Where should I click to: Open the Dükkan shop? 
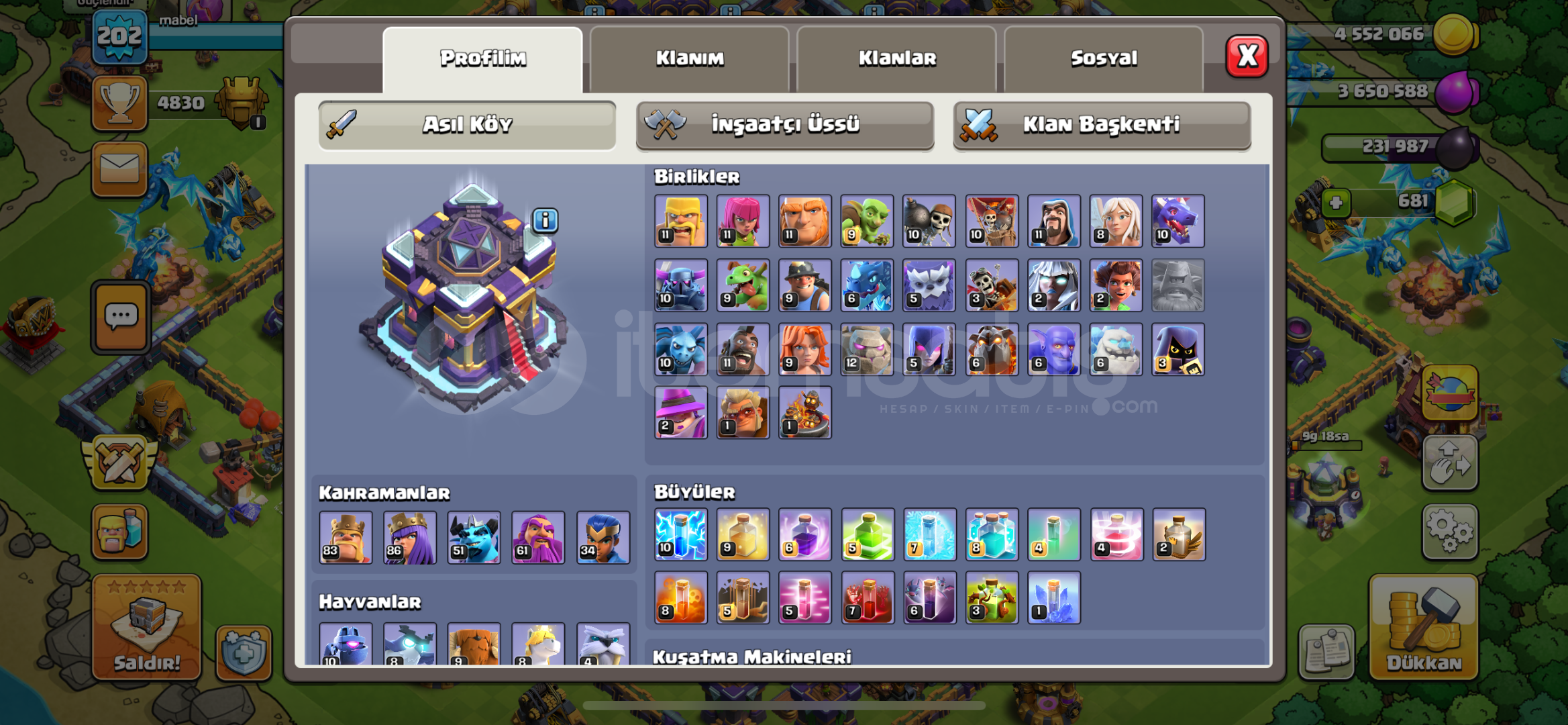pos(1424,631)
